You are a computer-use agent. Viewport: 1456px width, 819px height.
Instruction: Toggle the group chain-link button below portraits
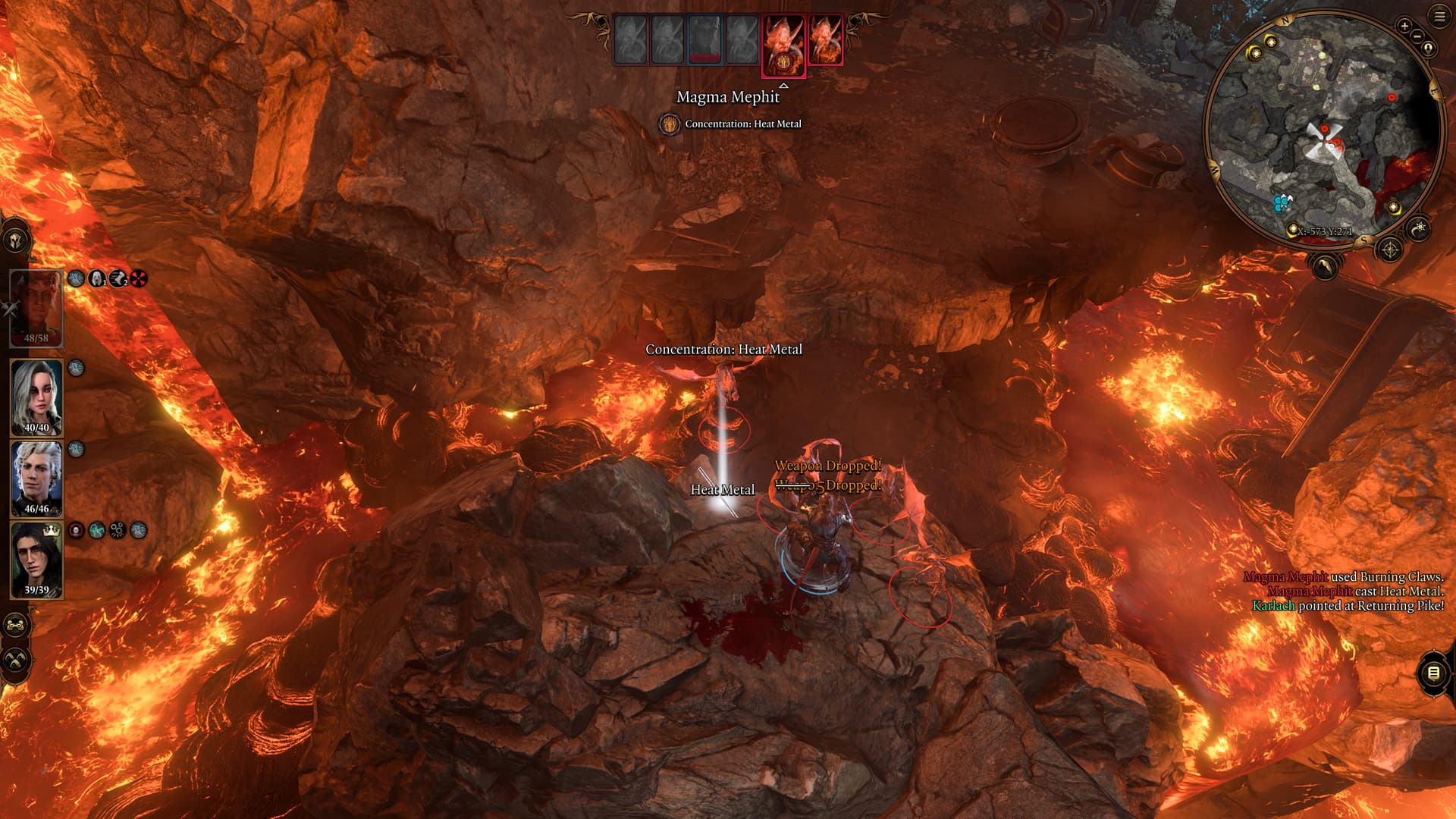coord(17,626)
